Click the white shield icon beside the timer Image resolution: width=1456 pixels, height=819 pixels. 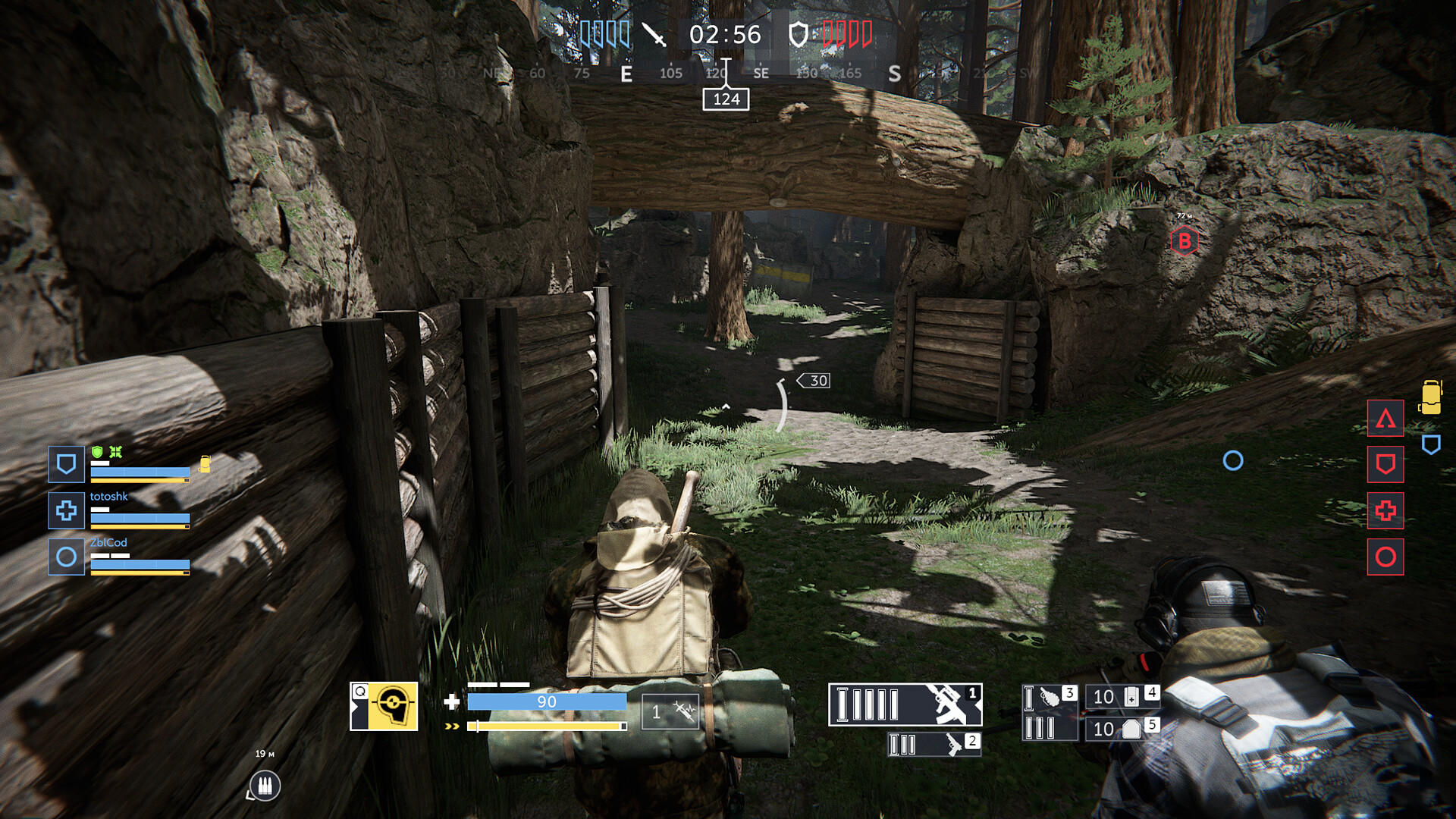click(800, 33)
